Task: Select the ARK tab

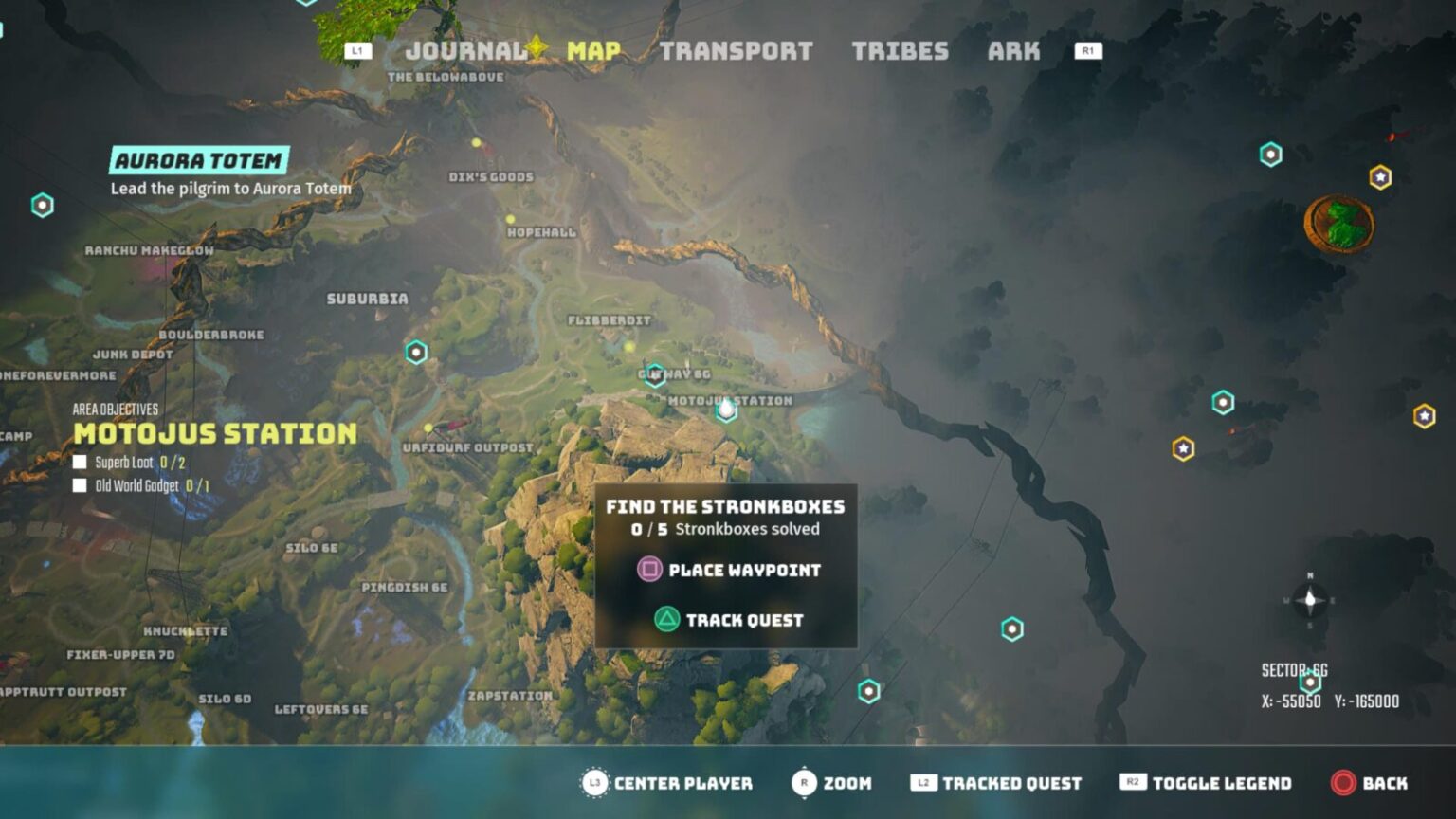Action: [x=1013, y=51]
